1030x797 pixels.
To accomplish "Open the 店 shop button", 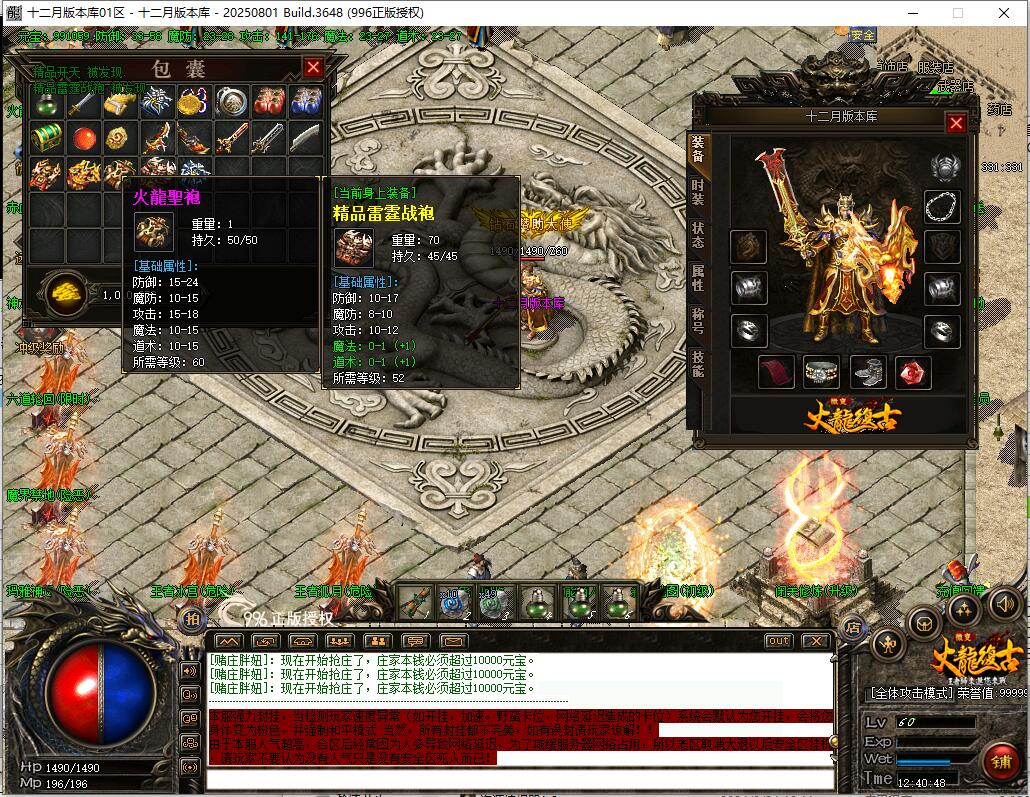I will pyautogui.click(x=853, y=629).
